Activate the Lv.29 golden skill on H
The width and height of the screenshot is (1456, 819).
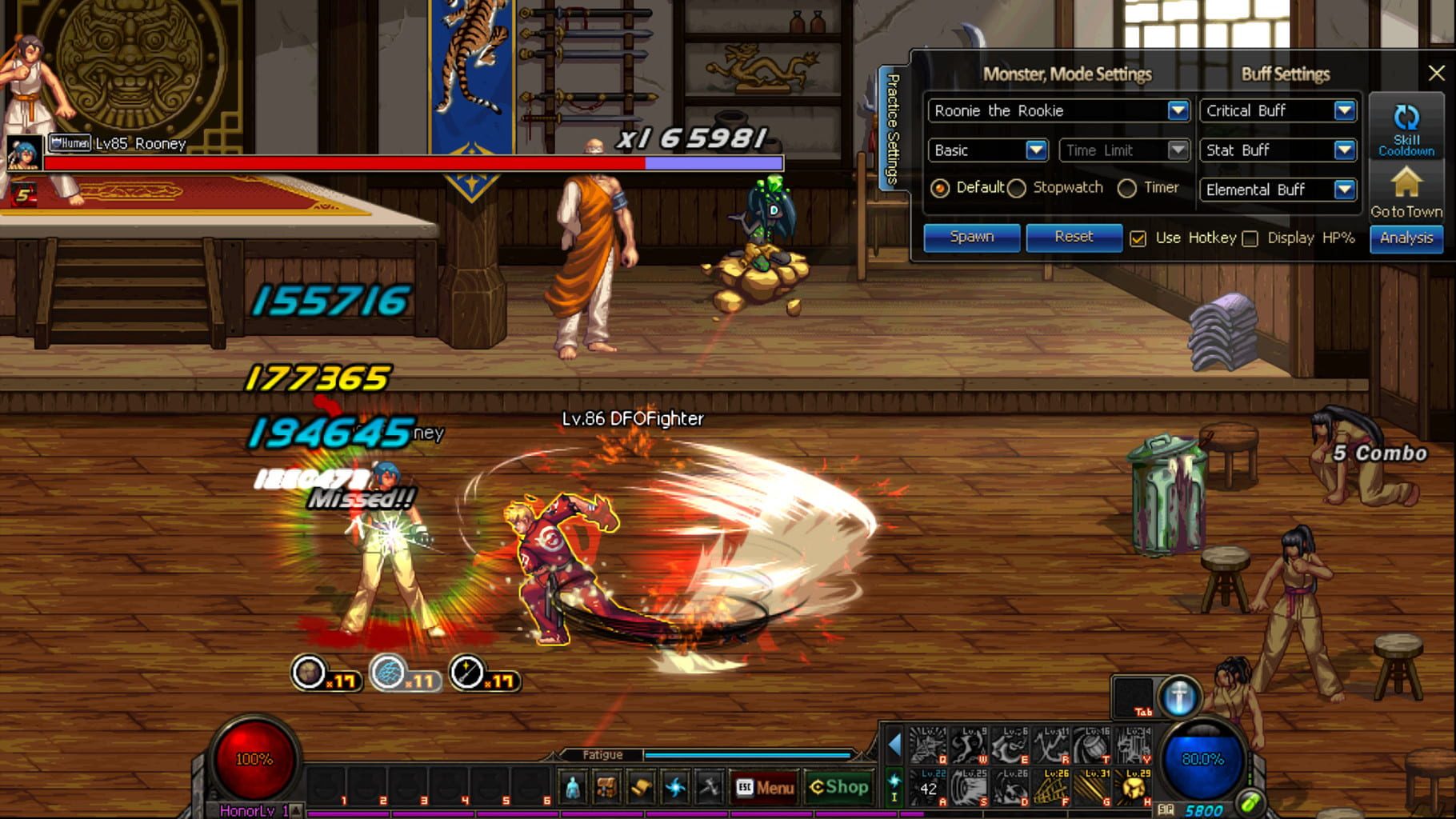coord(1130,789)
